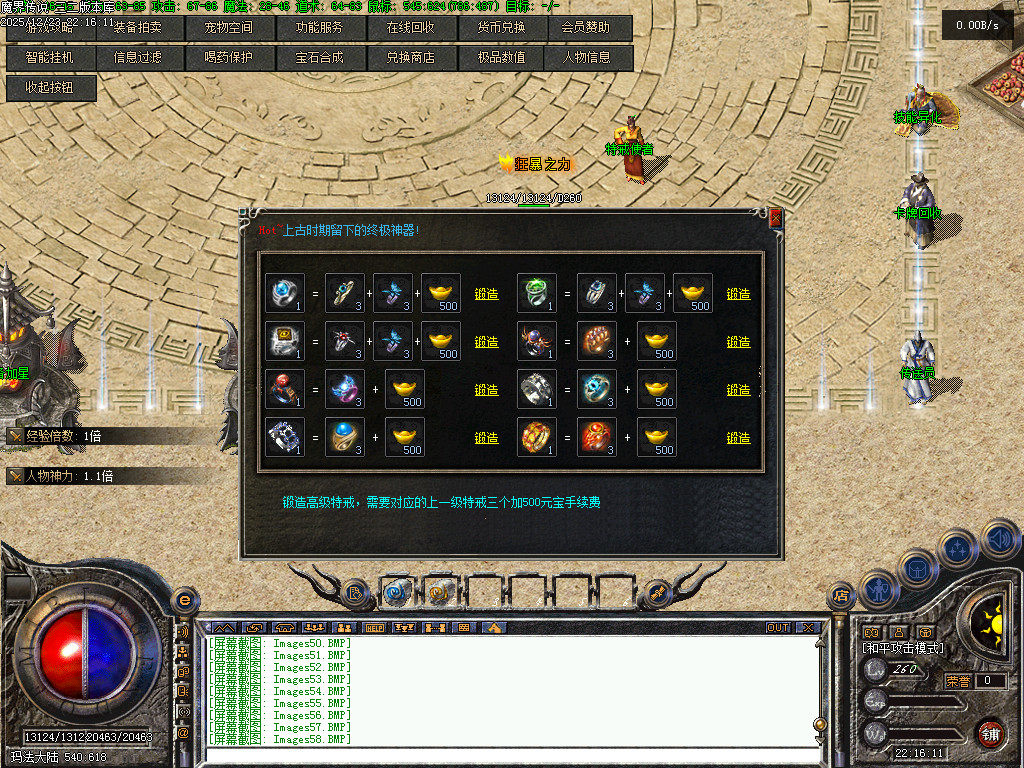Open the 喝药保护 potion protection settings
The width and height of the screenshot is (1024, 768).
tap(228, 58)
